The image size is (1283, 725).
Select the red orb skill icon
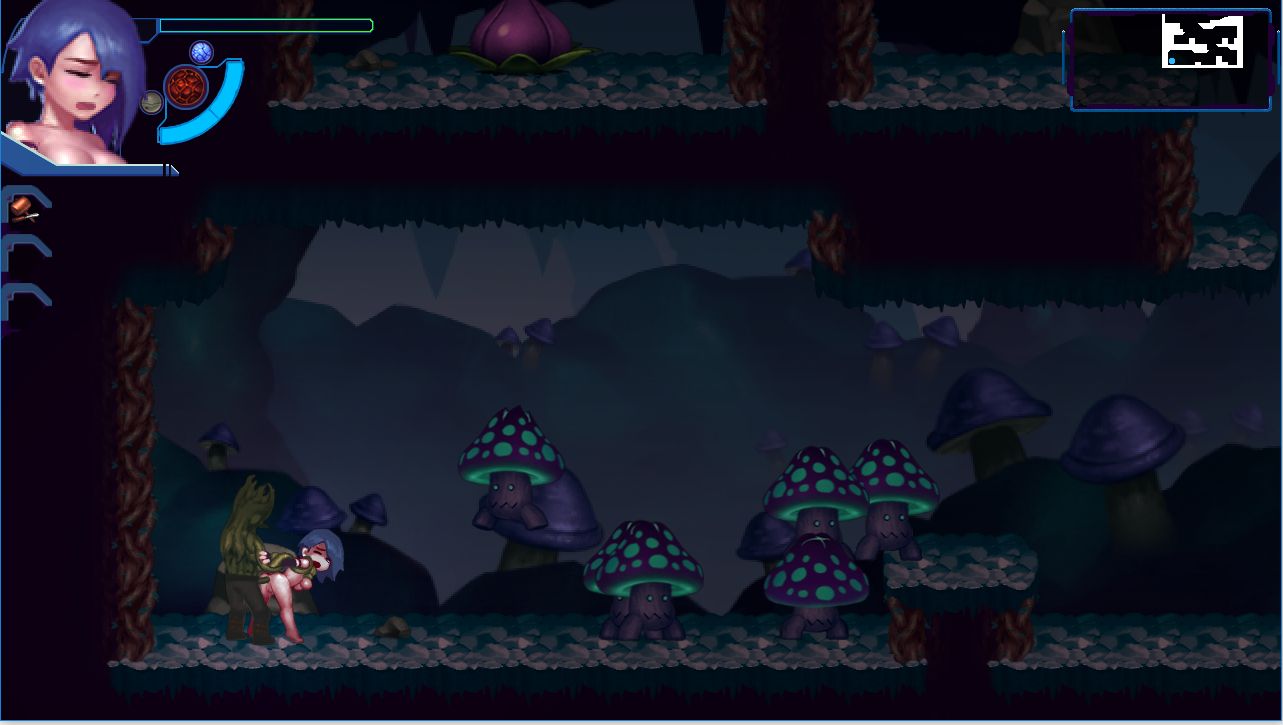click(186, 86)
